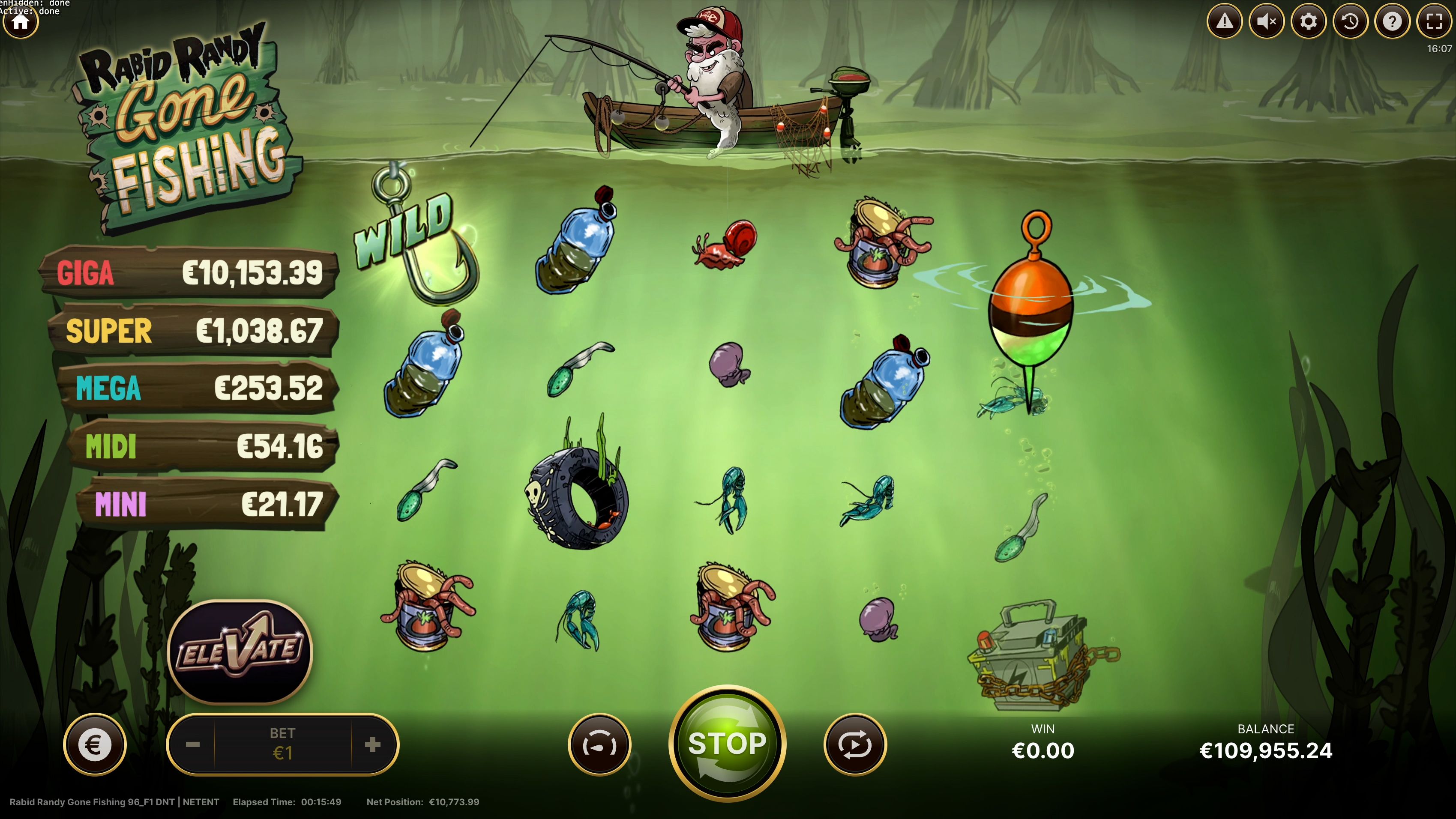Open the game settings gear
1456x819 pixels.
pyautogui.click(x=1309, y=21)
